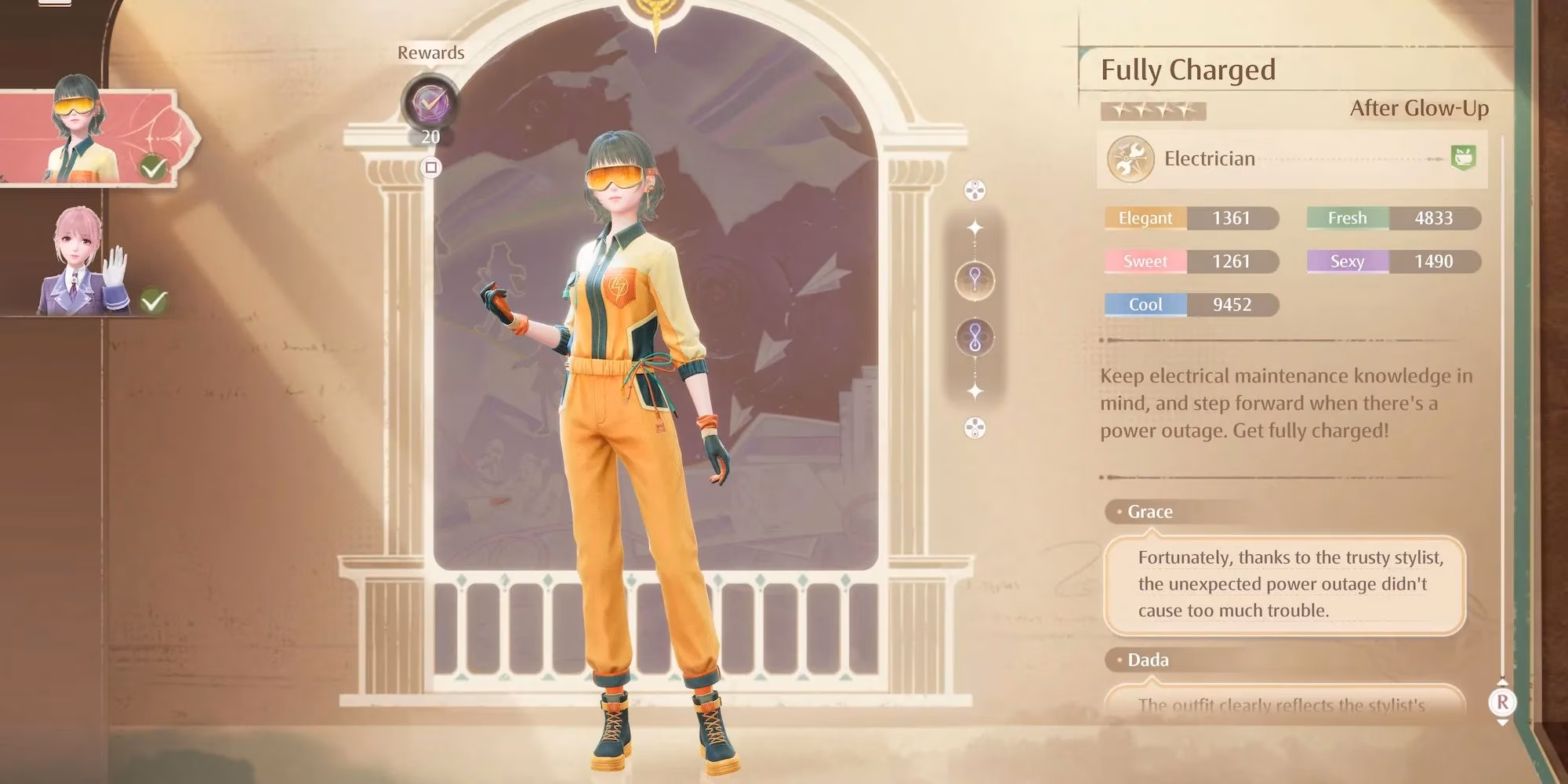Switch to the After Glow-Up tab

(x=1418, y=110)
